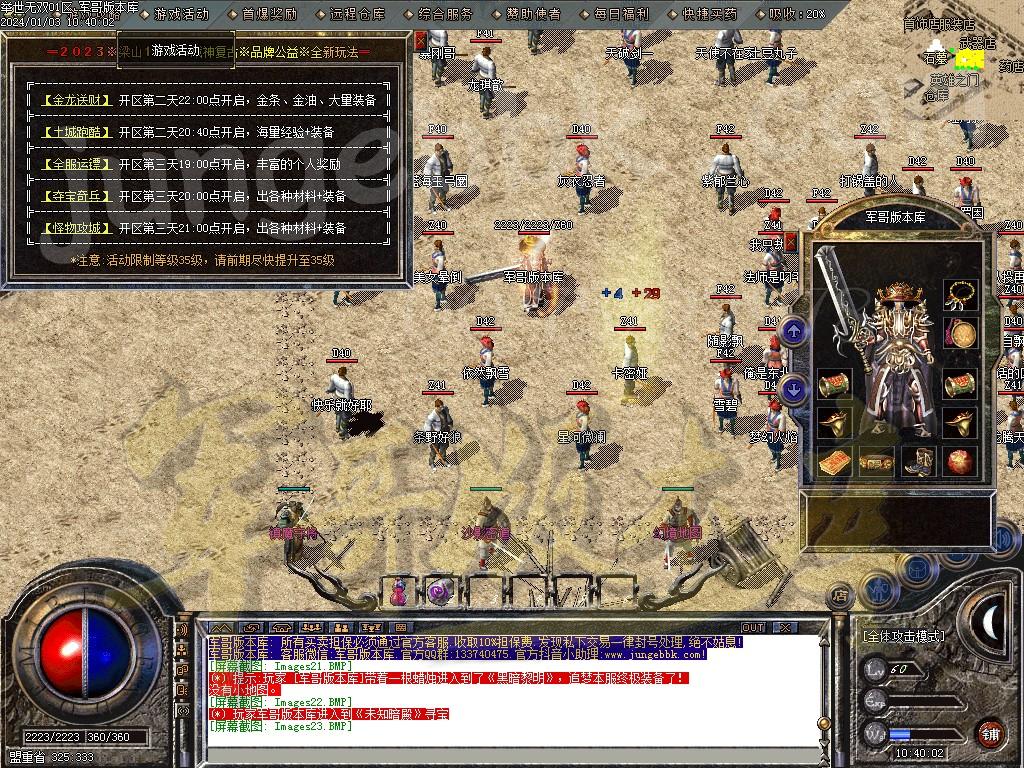Click the OUT button above chat
The image size is (1024, 768).
752,627
